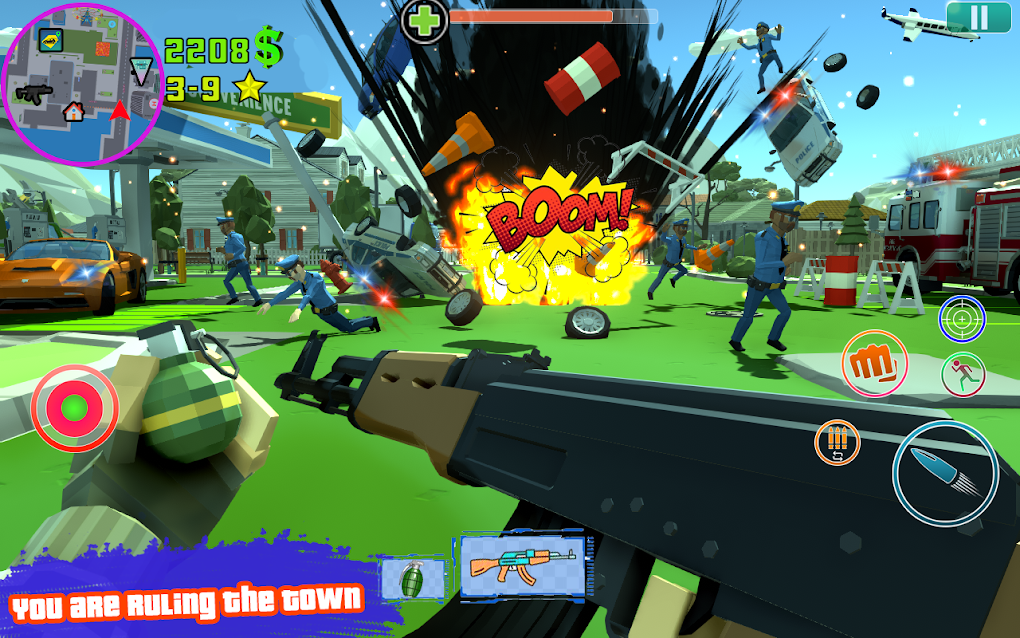This screenshot has height=638, width=1020.
Task: Select the AK-47 rifle weapon slot
Action: pyautogui.click(x=521, y=566)
